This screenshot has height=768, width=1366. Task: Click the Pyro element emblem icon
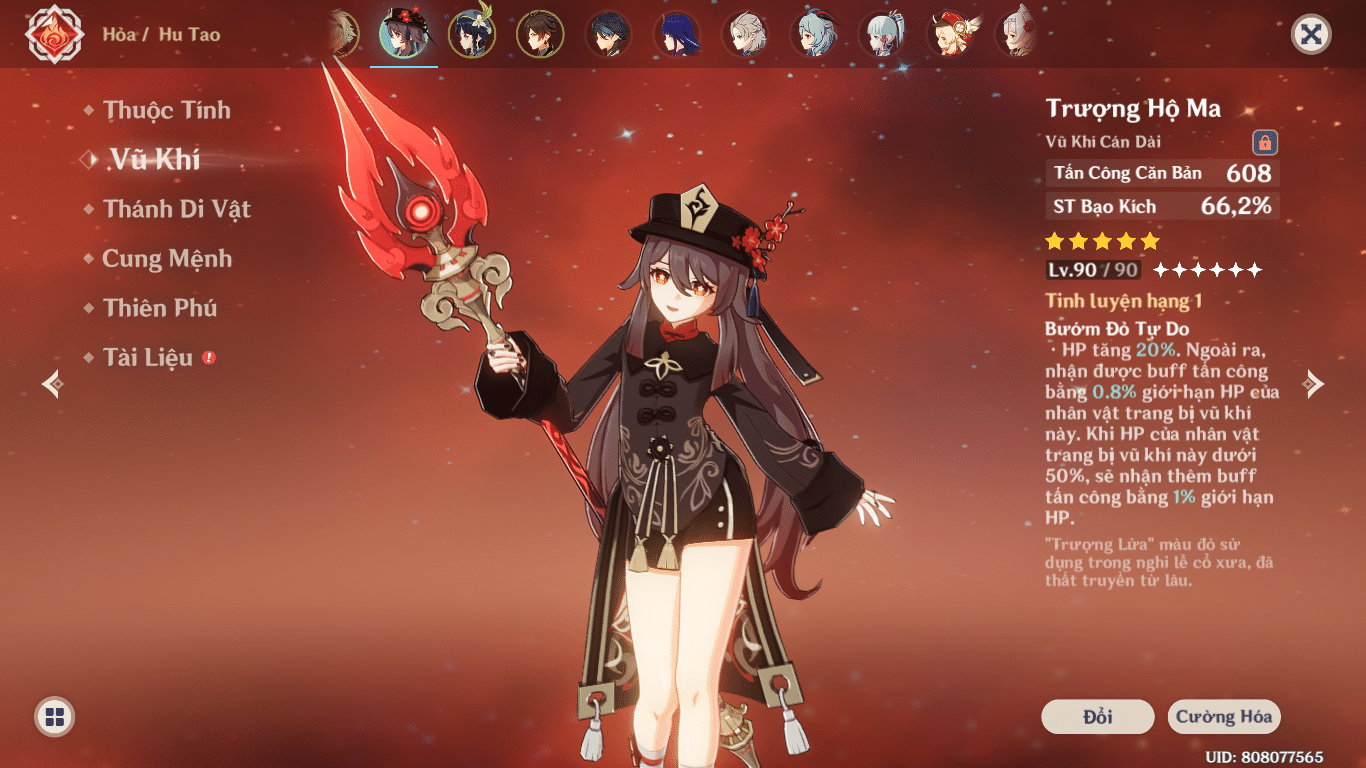pos(54,35)
